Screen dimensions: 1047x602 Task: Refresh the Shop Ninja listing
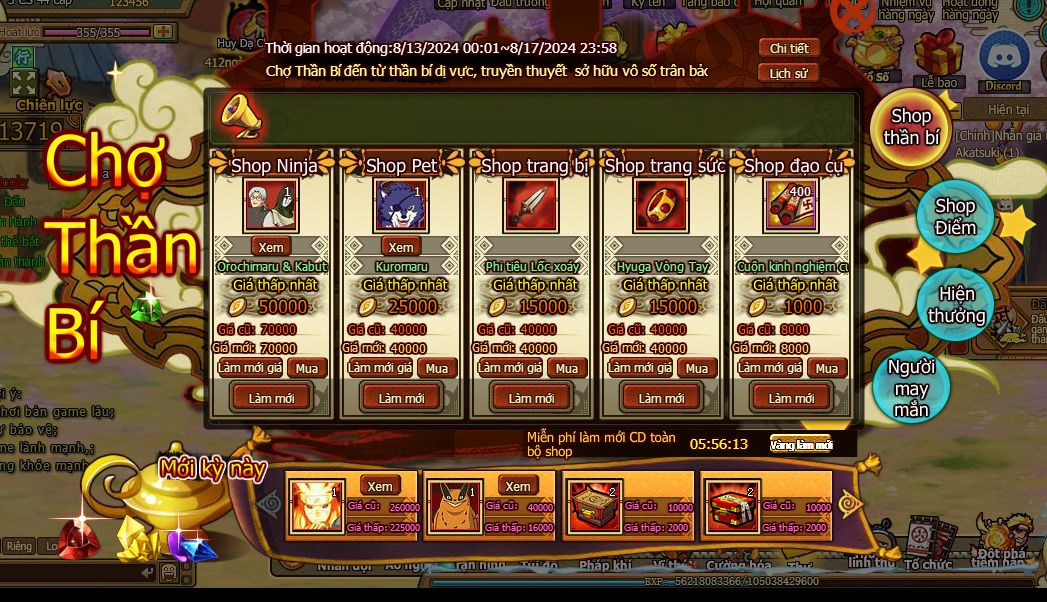pos(271,398)
